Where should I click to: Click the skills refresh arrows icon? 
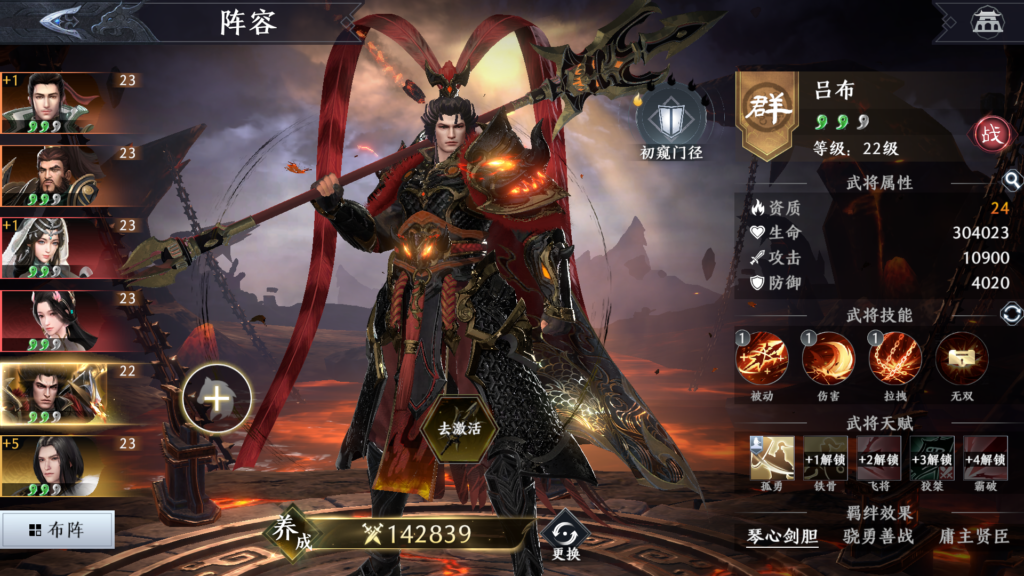click(x=1012, y=314)
